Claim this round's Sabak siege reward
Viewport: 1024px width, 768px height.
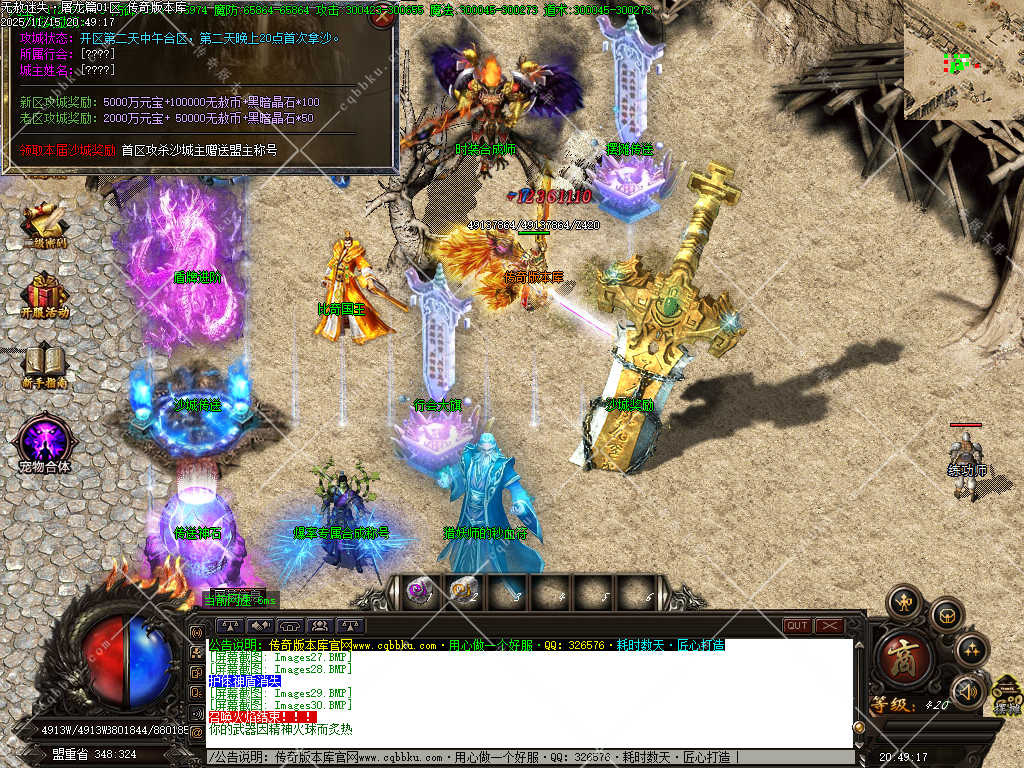(68, 150)
